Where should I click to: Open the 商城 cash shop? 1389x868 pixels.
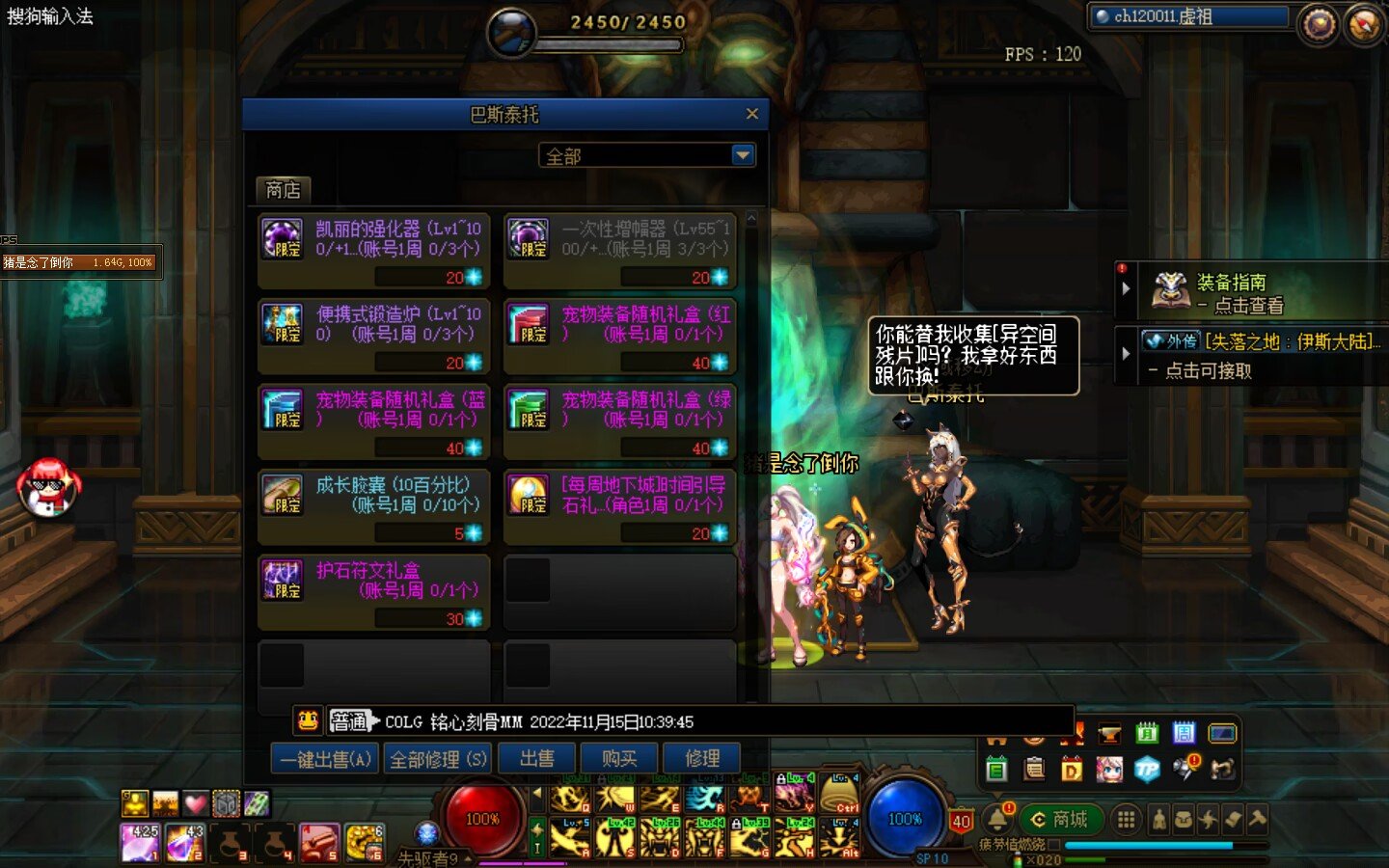[x=1059, y=820]
